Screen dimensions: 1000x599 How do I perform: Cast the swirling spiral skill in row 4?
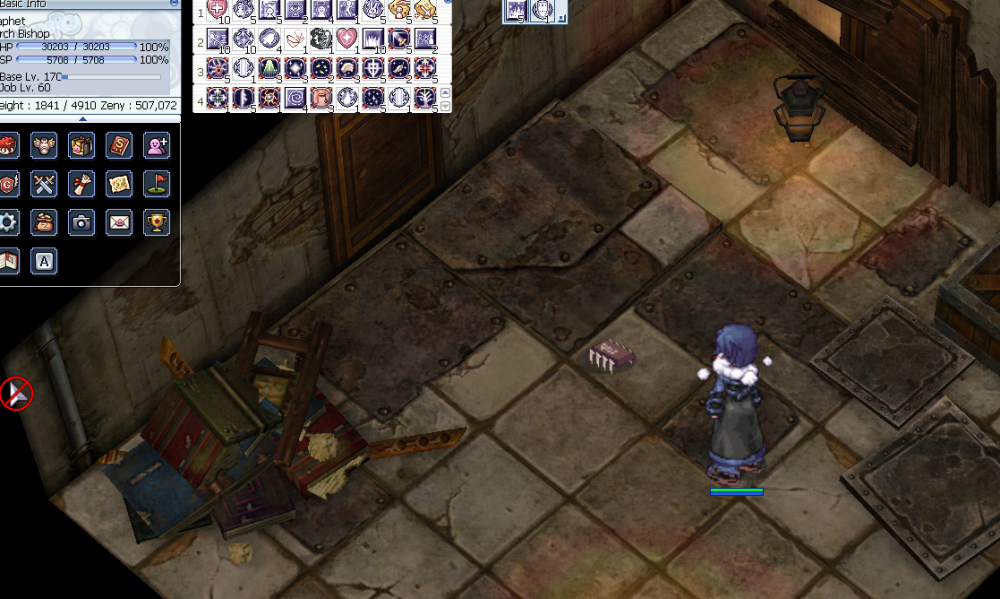click(294, 98)
